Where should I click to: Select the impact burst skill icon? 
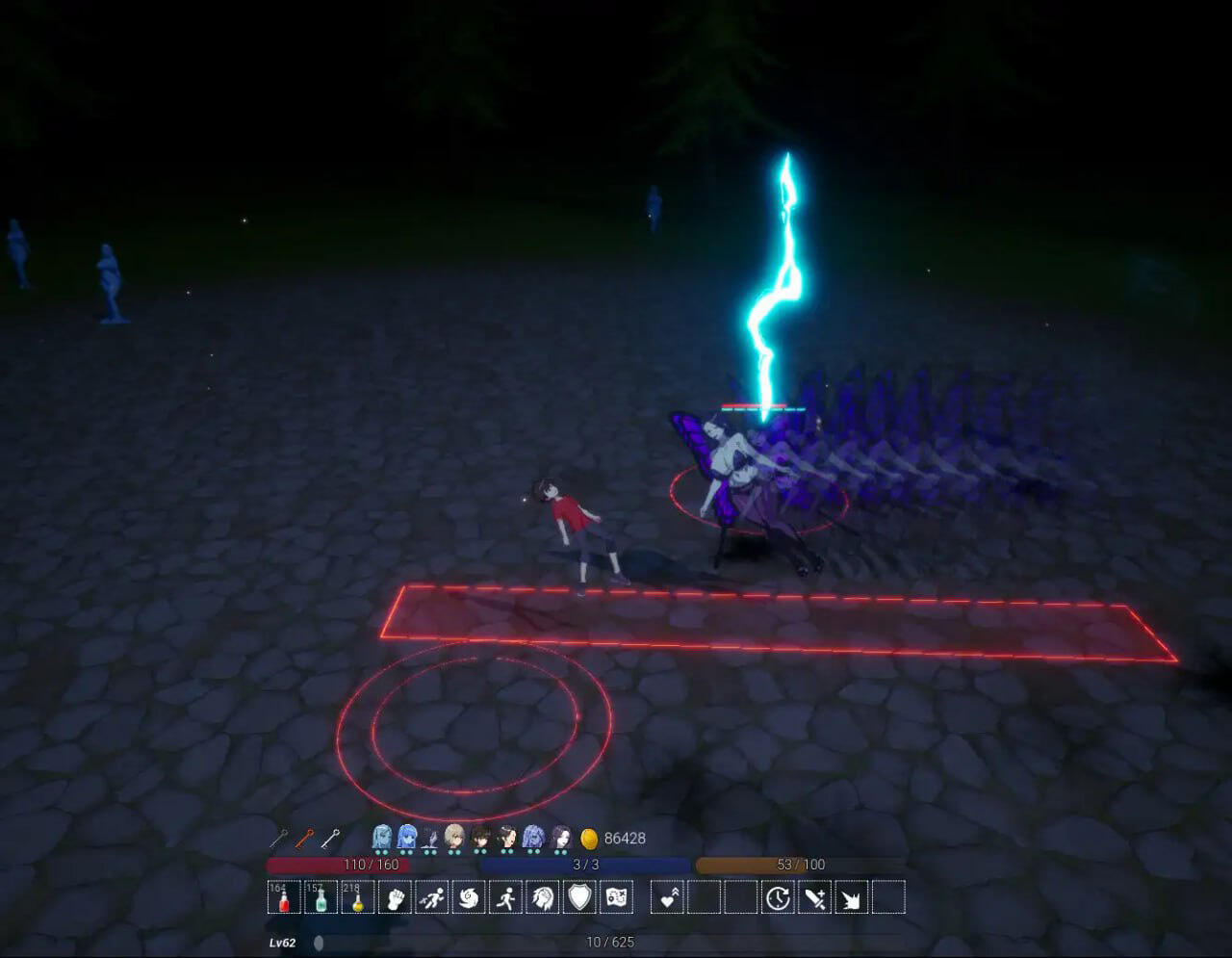click(851, 897)
